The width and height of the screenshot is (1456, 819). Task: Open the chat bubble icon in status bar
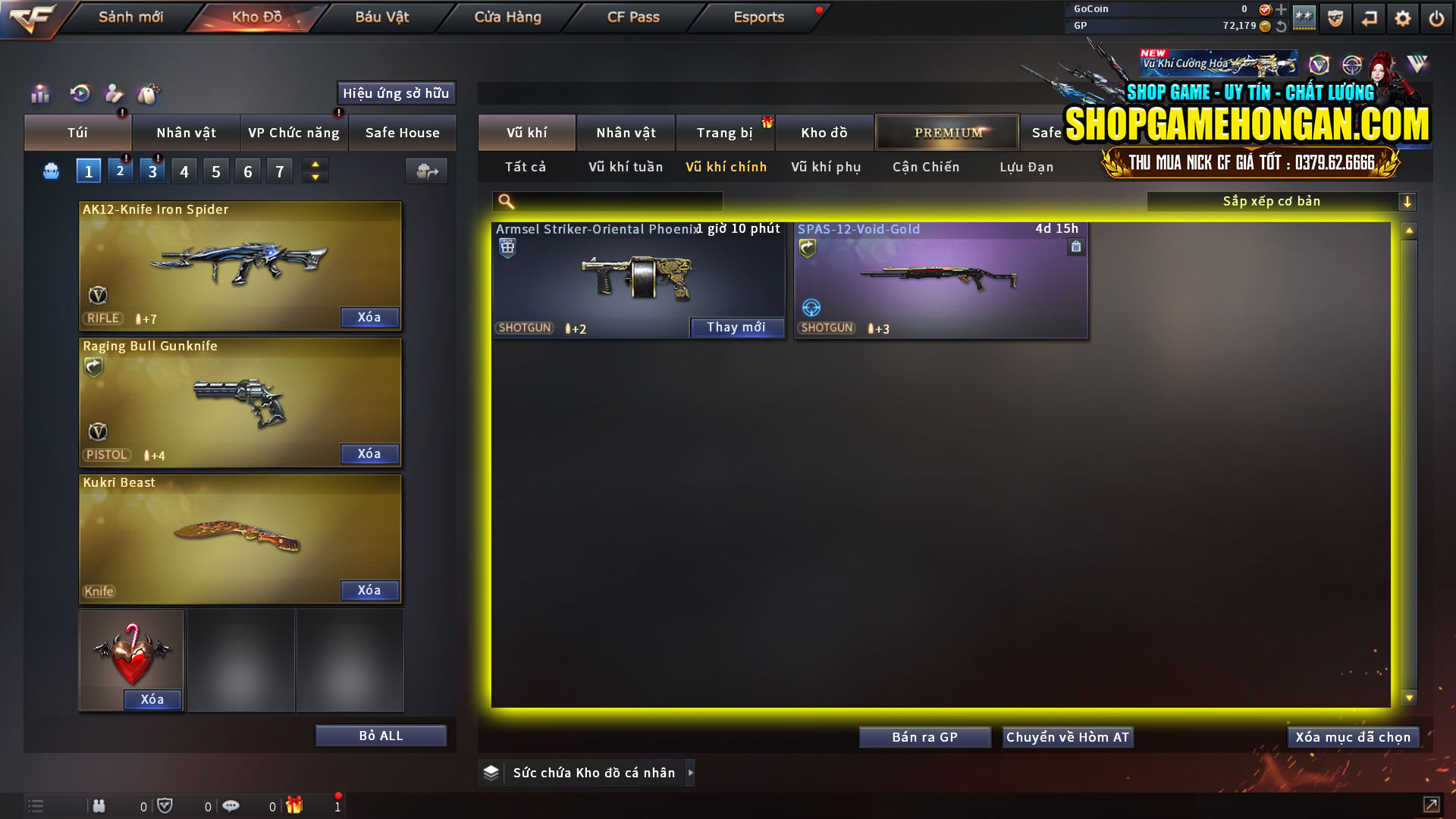[231, 805]
